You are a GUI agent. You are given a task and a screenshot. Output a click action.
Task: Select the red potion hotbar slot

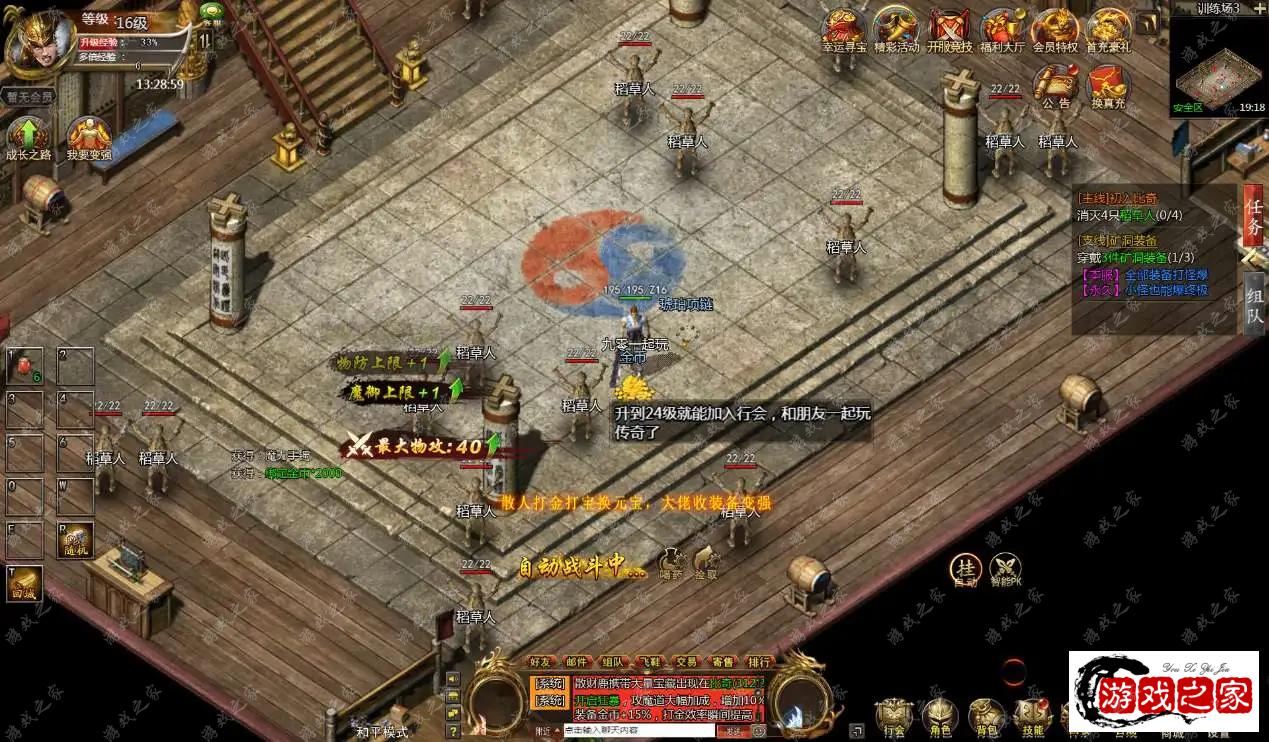(24, 367)
